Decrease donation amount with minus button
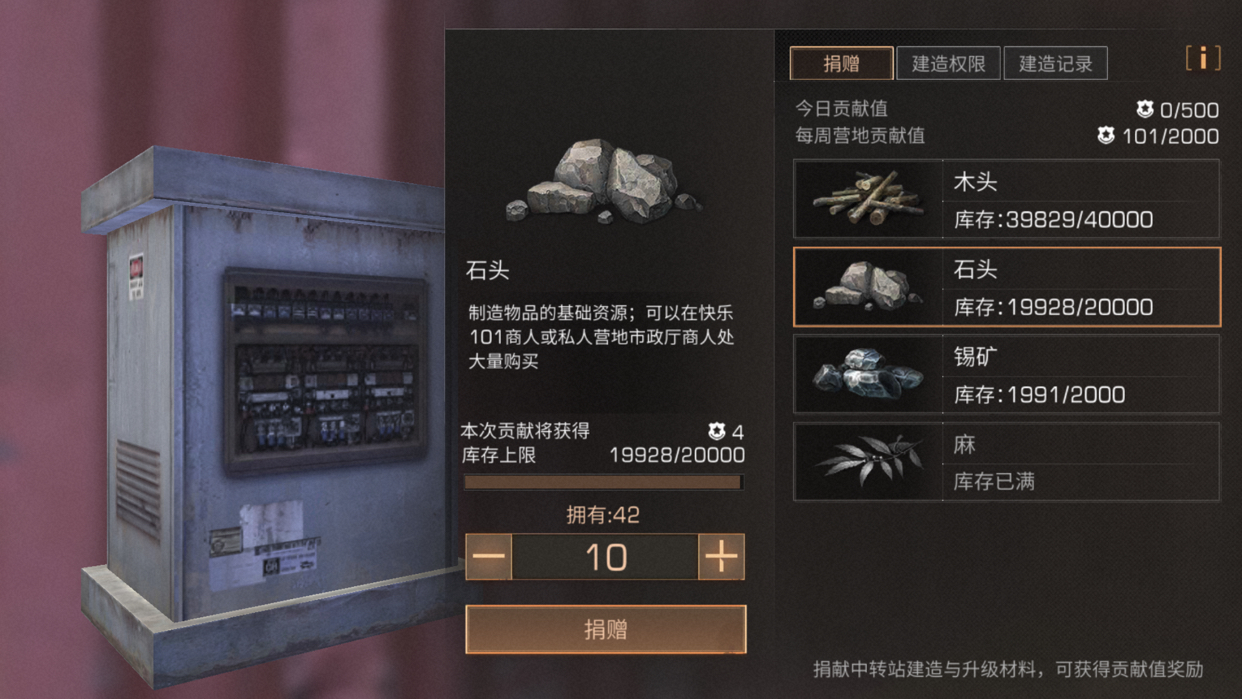 [489, 557]
